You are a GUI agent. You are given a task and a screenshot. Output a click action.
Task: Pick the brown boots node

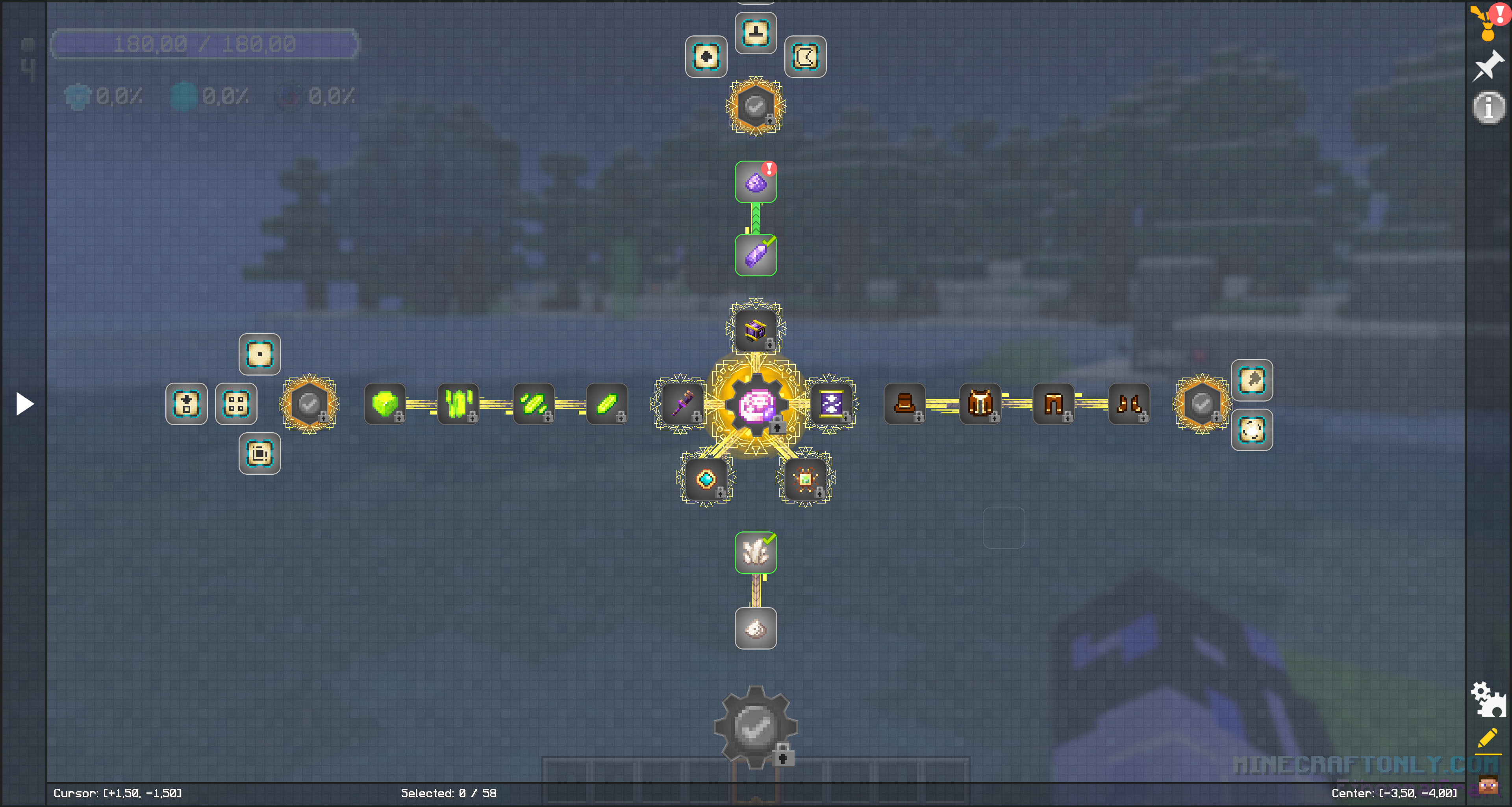point(1129,404)
